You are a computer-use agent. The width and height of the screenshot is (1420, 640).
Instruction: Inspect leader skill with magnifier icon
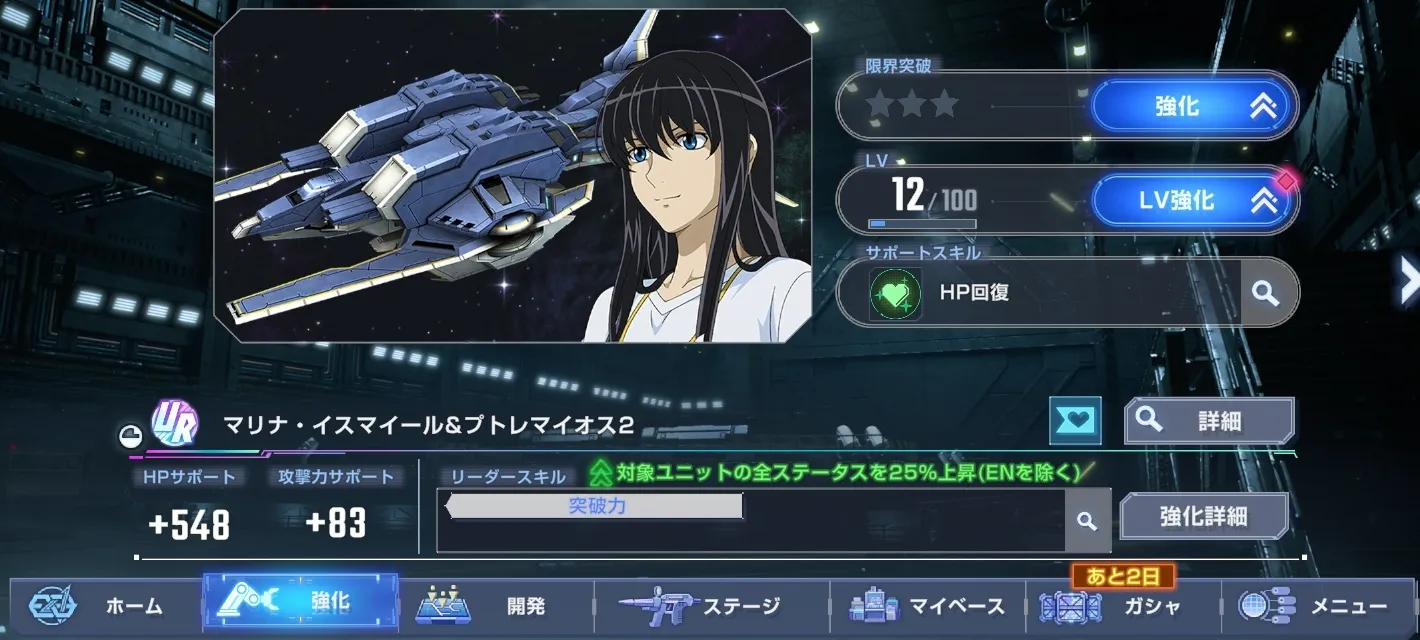pyautogui.click(x=1087, y=521)
